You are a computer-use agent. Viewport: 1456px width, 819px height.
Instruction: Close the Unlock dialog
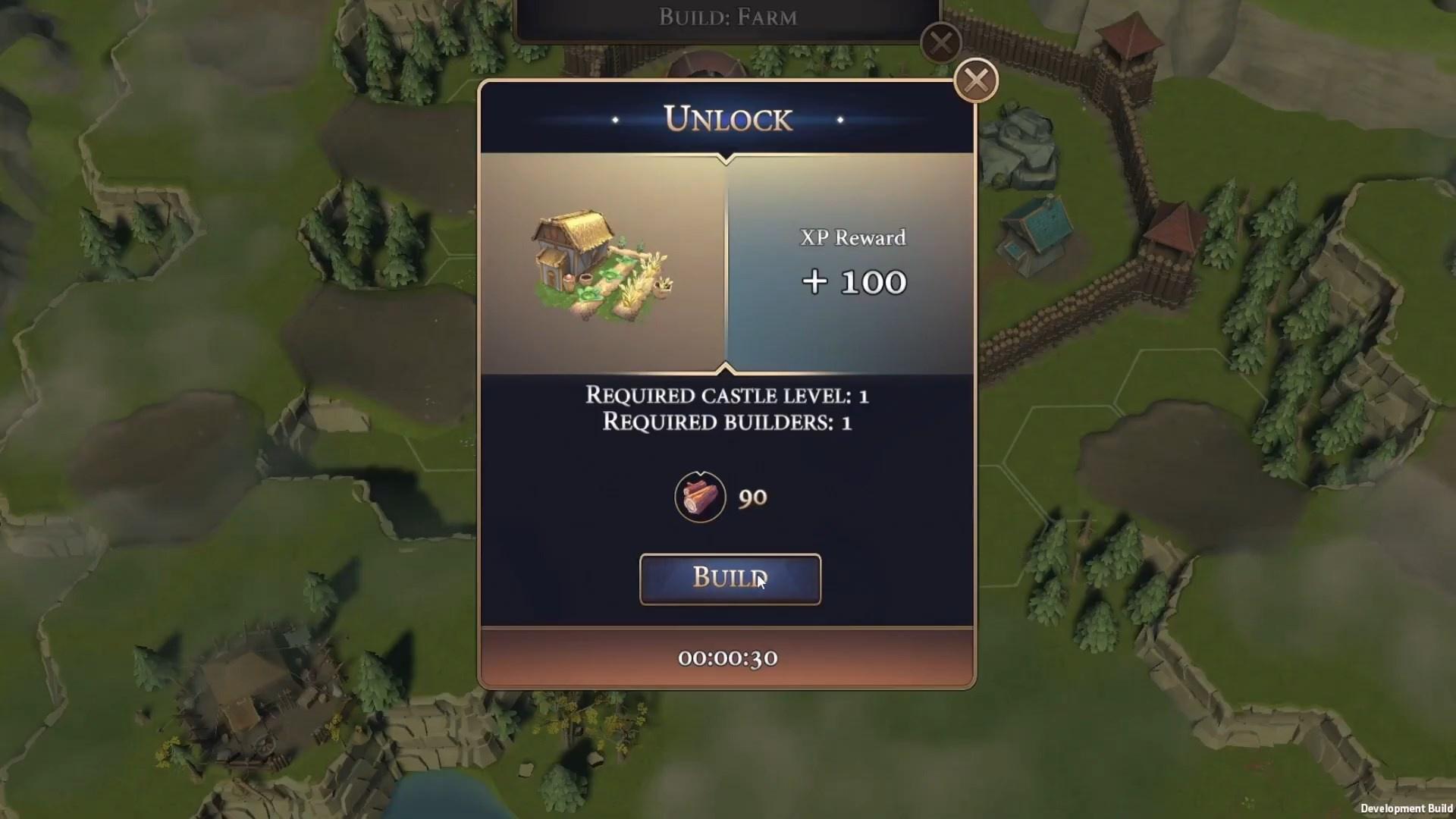[975, 80]
